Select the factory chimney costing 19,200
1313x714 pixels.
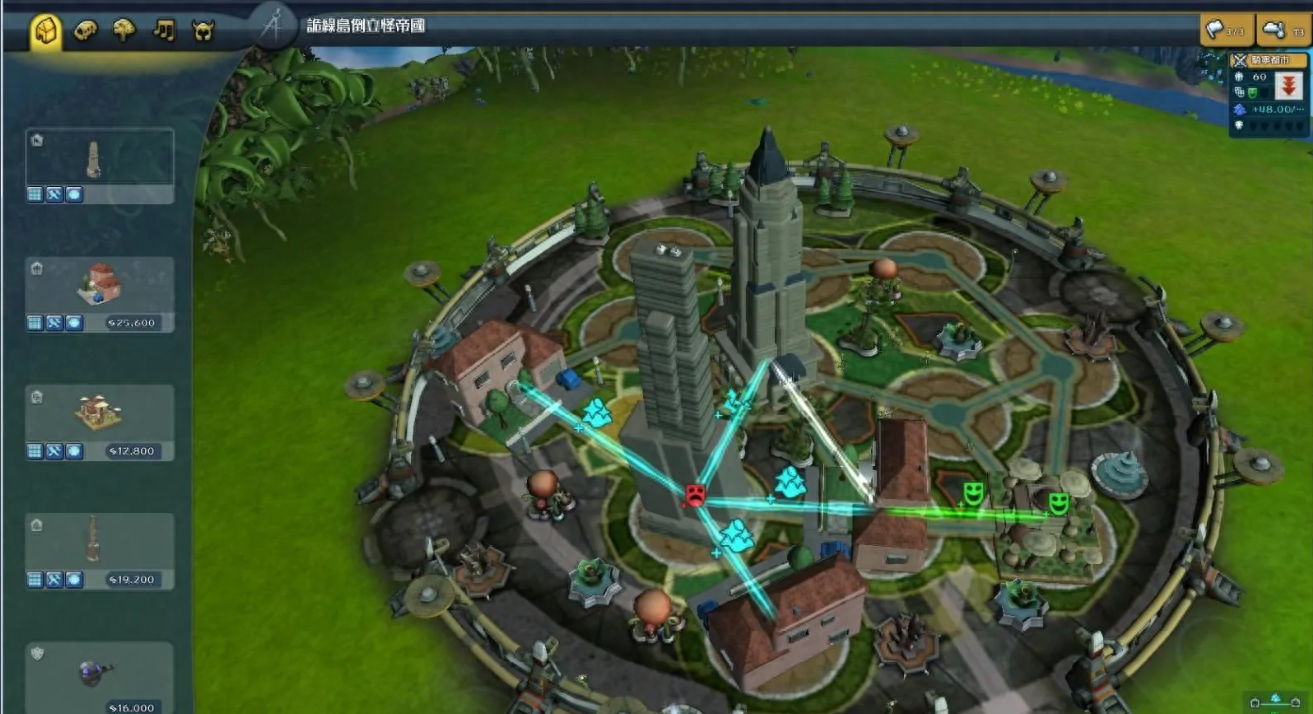coord(99,542)
